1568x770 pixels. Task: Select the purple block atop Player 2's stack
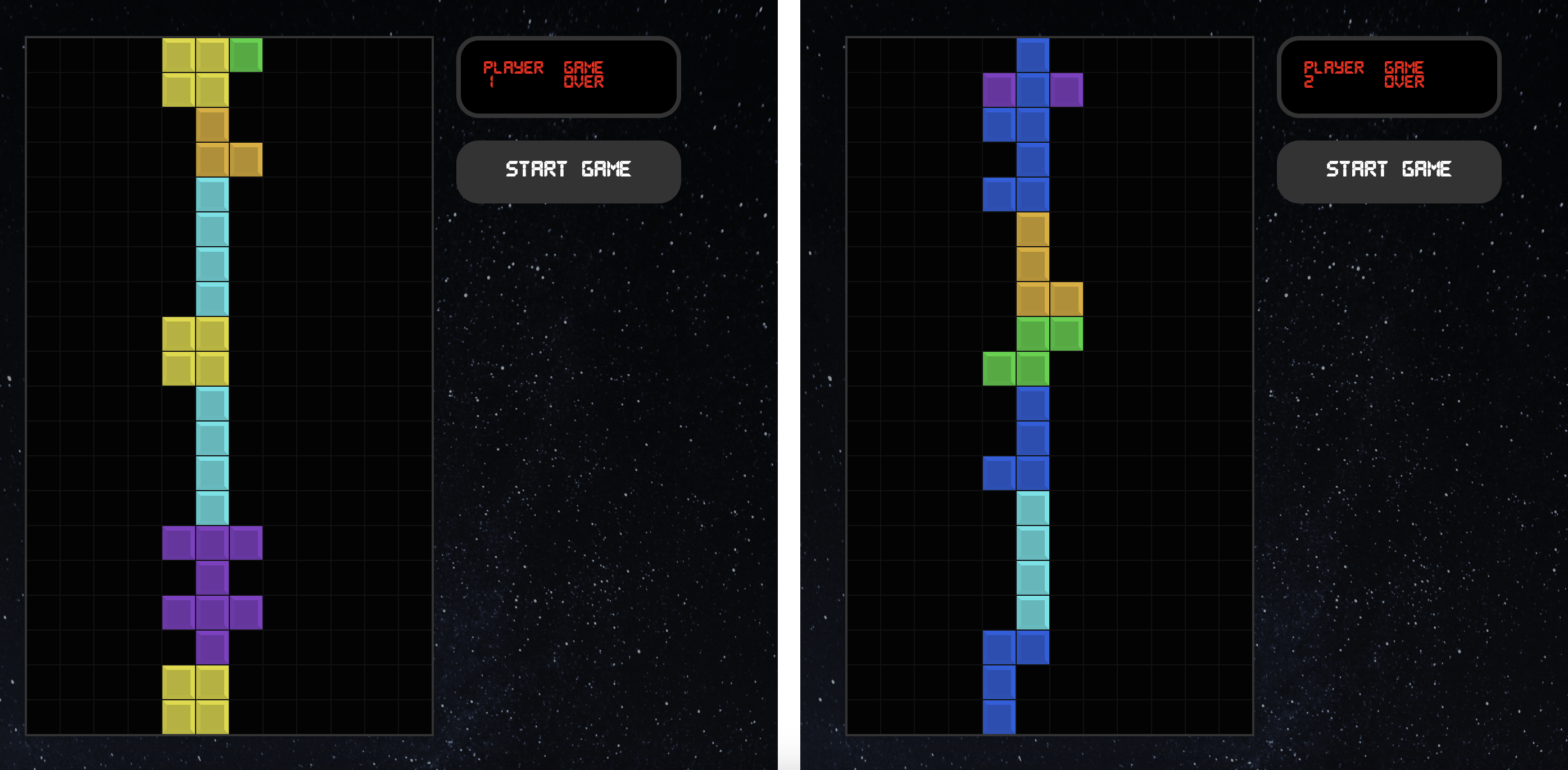[x=1000, y=90]
